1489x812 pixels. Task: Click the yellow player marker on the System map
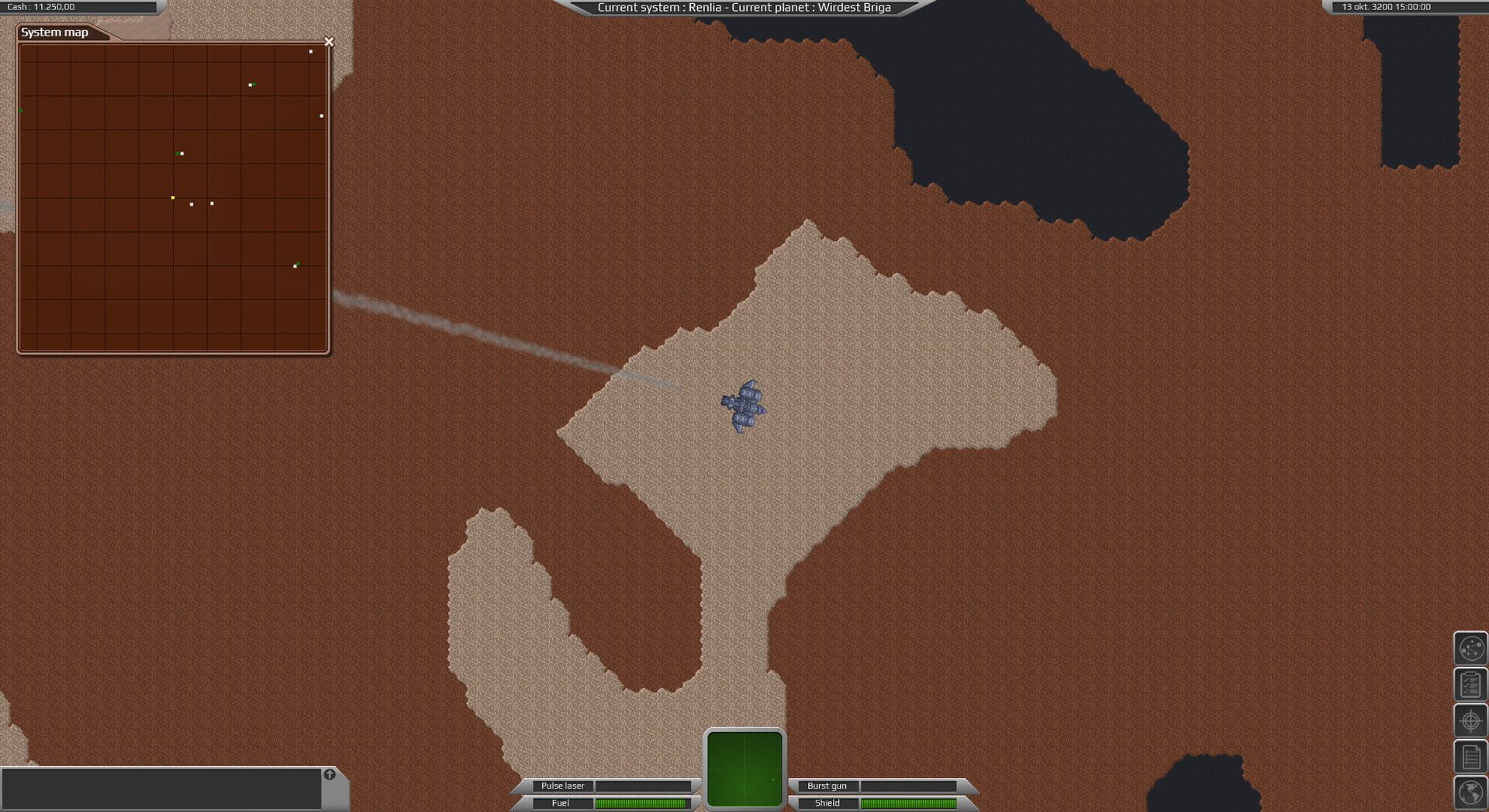click(x=173, y=197)
